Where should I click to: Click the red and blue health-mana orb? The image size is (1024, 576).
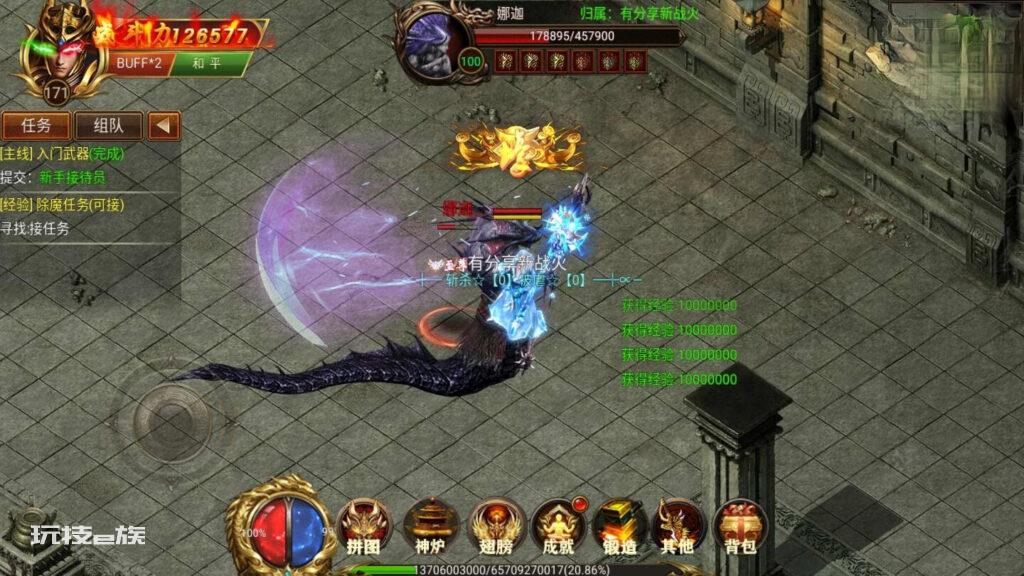tap(289, 530)
